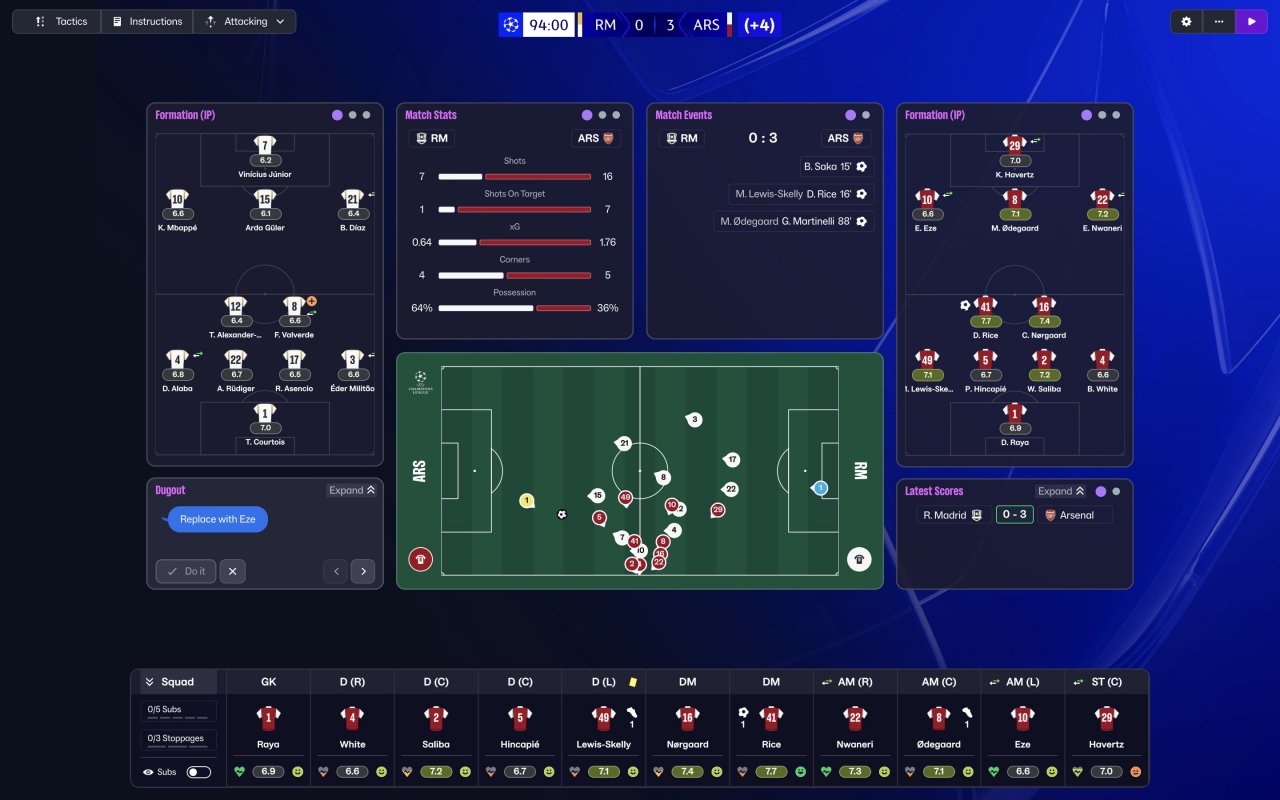This screenshot has height=800, width=1280.
Task: Open the gear settings button
Action: (x=1187, y=21)
